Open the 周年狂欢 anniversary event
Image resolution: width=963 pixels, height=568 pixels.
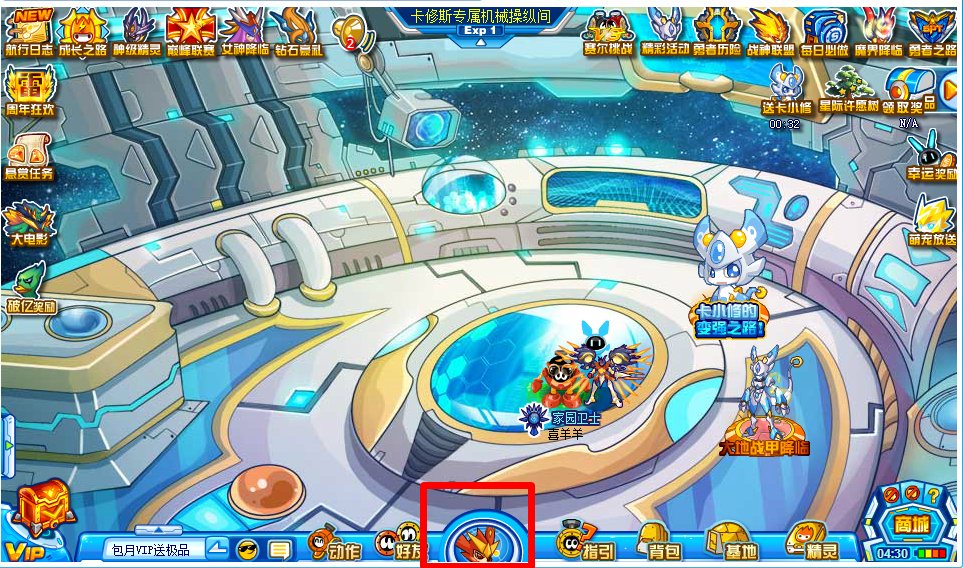click(30, 91)
